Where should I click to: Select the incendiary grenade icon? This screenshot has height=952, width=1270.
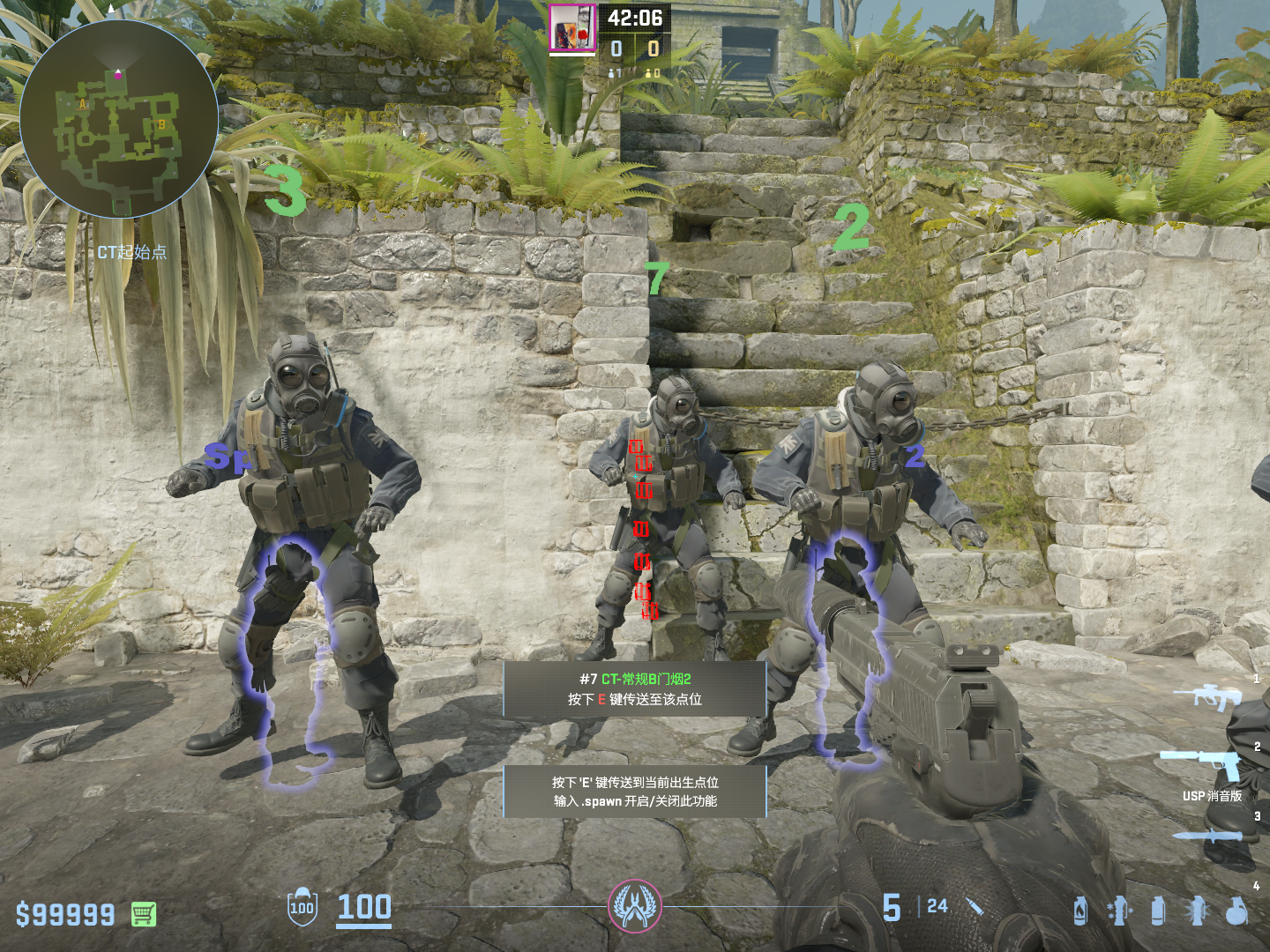1080,911
